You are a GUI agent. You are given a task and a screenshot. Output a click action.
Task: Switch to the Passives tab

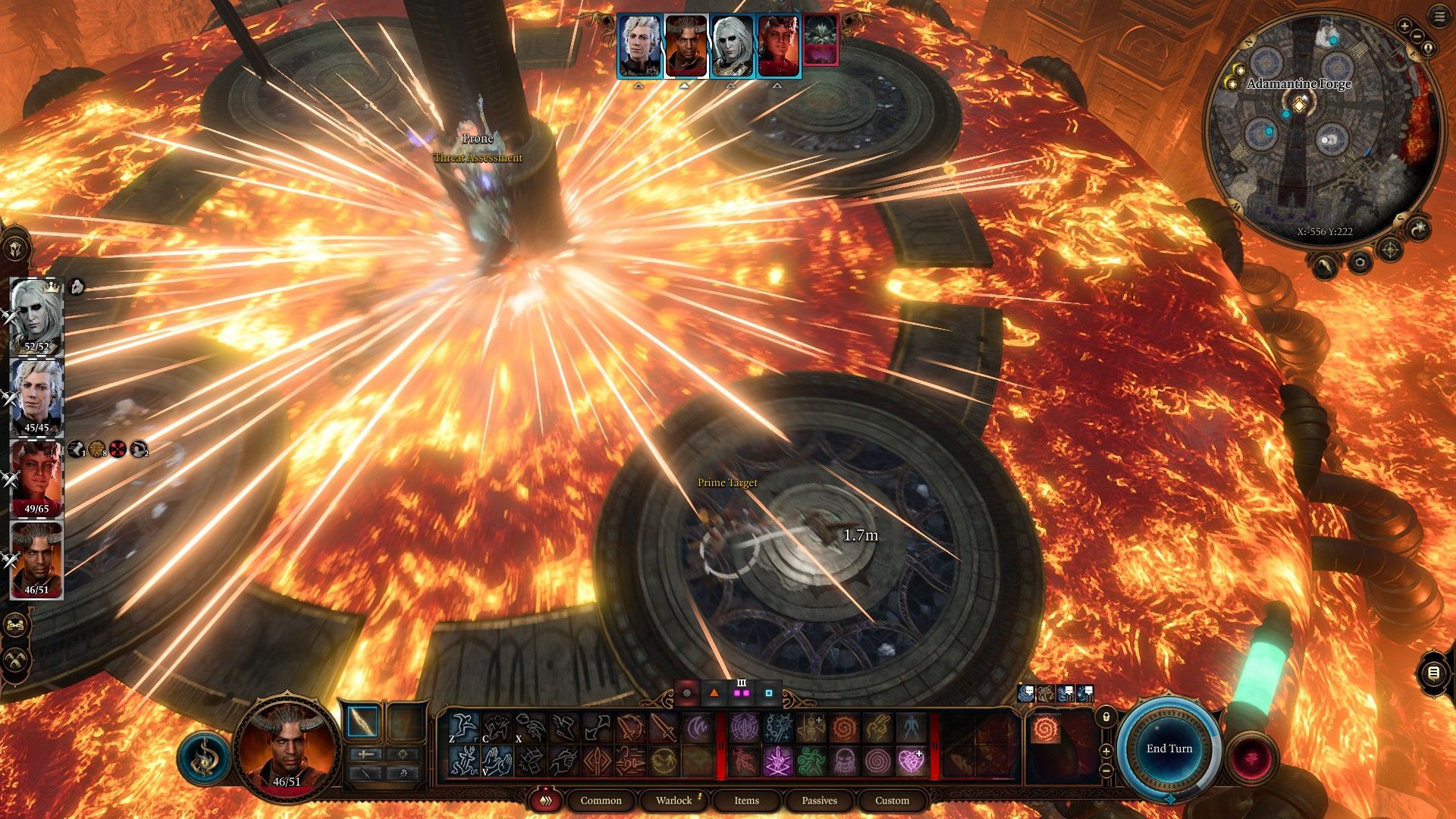tap(819, 800)
